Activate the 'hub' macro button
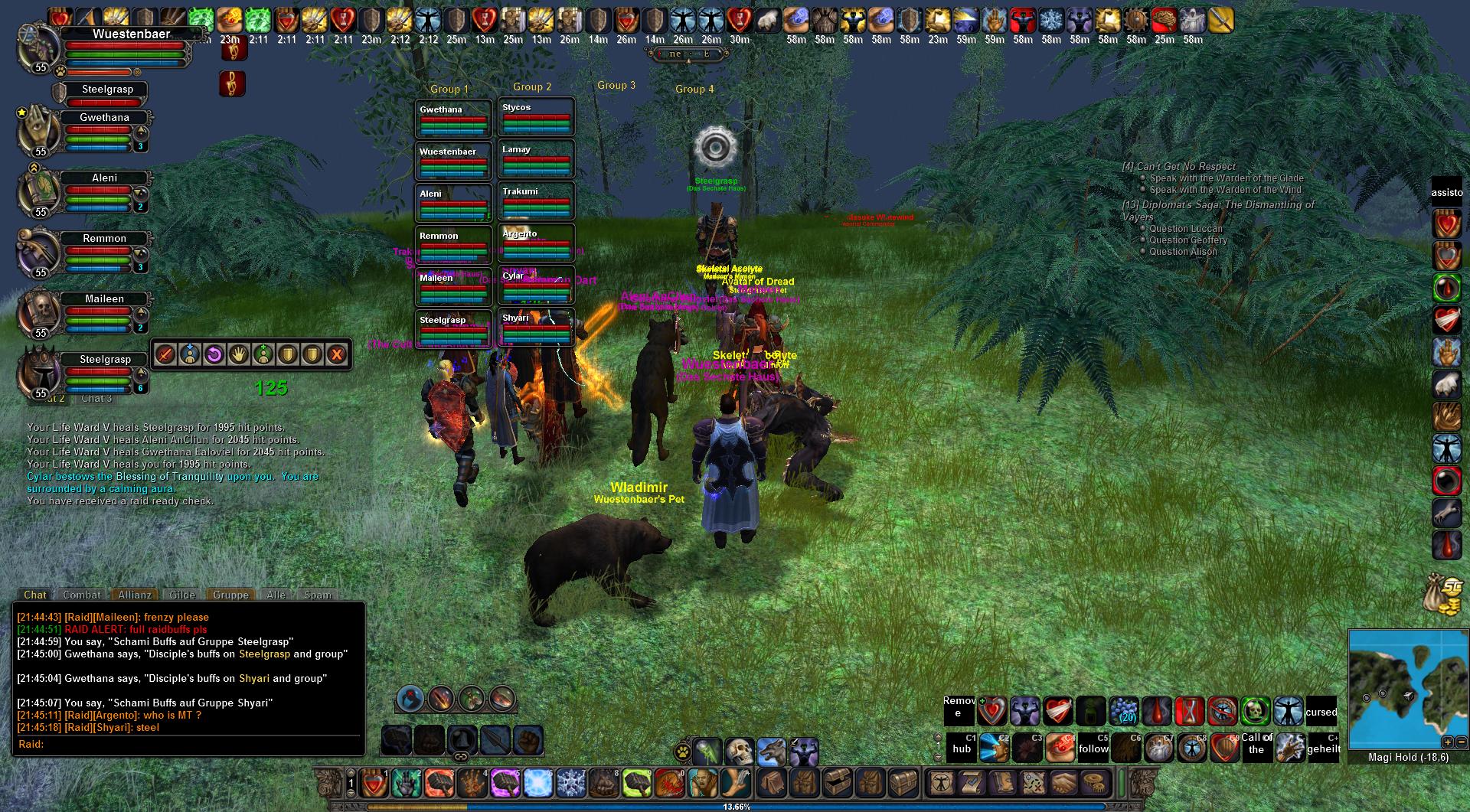The width and height of the screenshot is (1470, 812). pyautogui.click(x=962, y=748)
